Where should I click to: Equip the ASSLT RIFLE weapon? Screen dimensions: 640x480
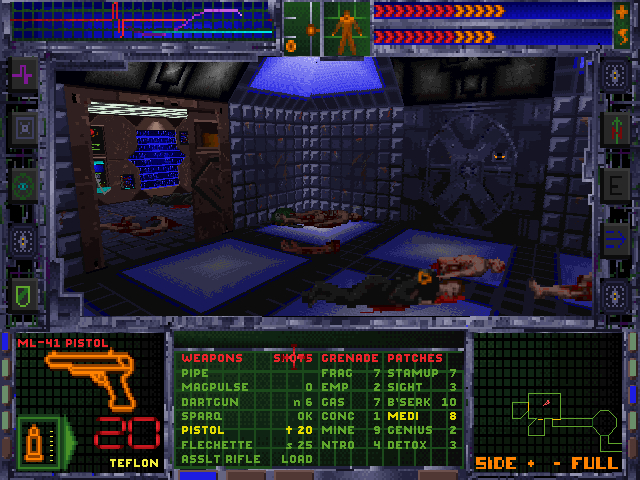coord(220,459)
